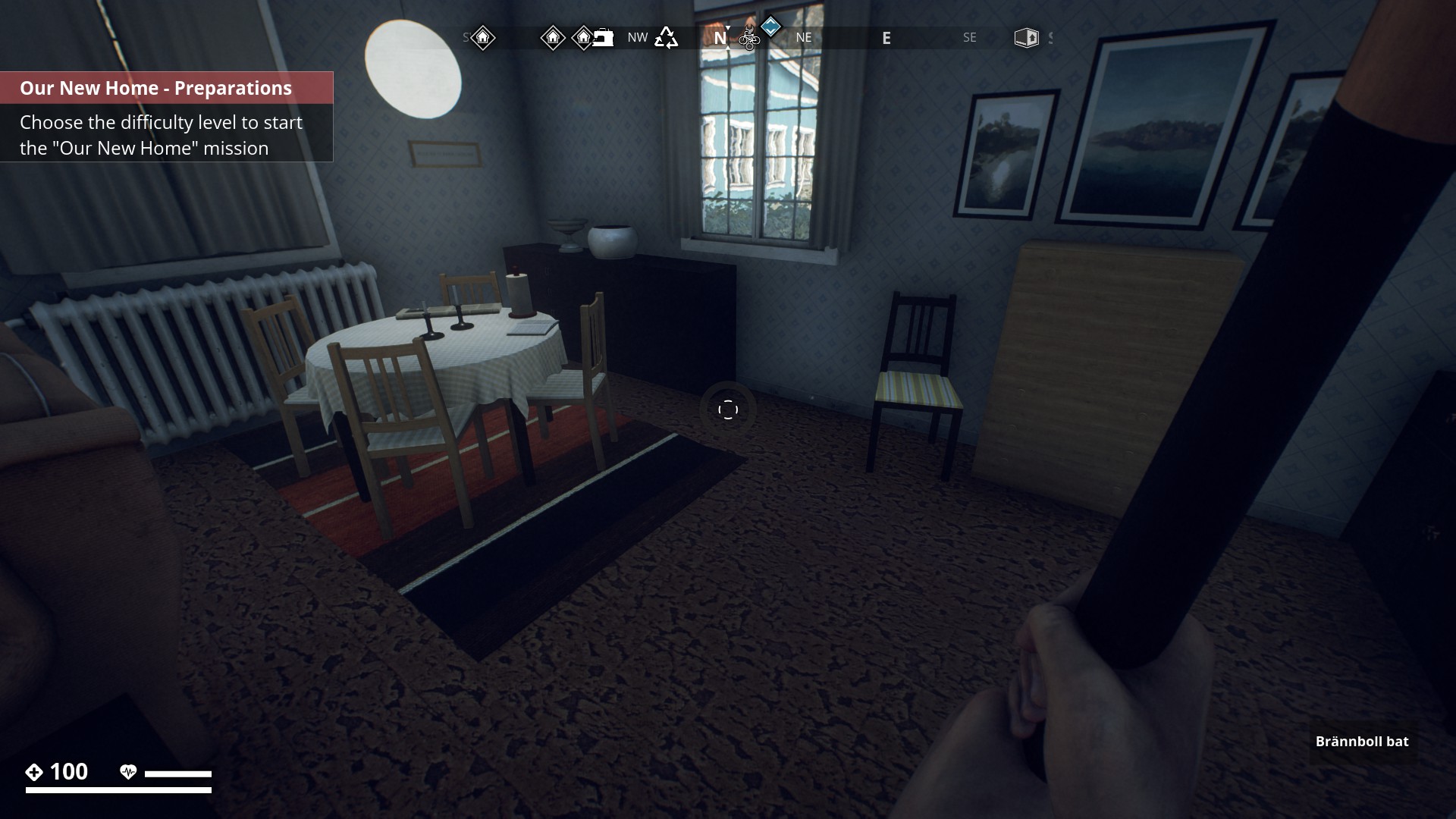Click the storage box icon near the SE label
The image size is (1456, 819).
coord(1028,36)
